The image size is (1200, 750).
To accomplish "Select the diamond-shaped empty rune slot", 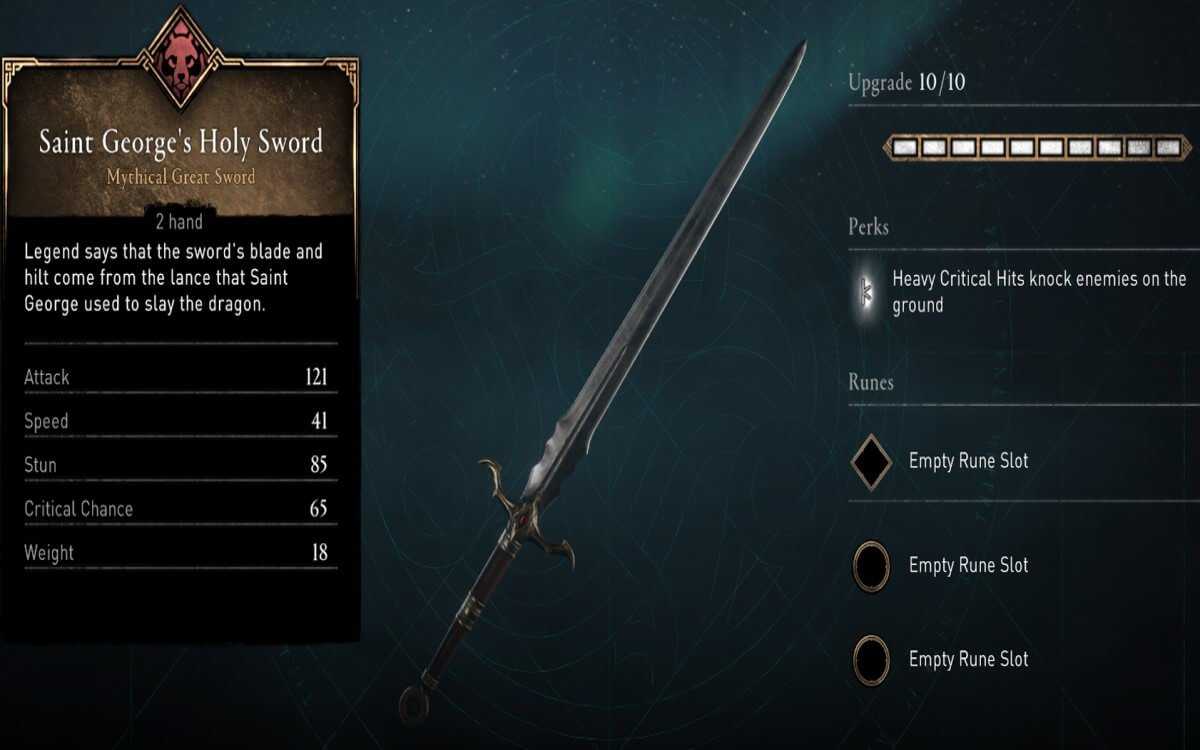I will pos(871,462).
